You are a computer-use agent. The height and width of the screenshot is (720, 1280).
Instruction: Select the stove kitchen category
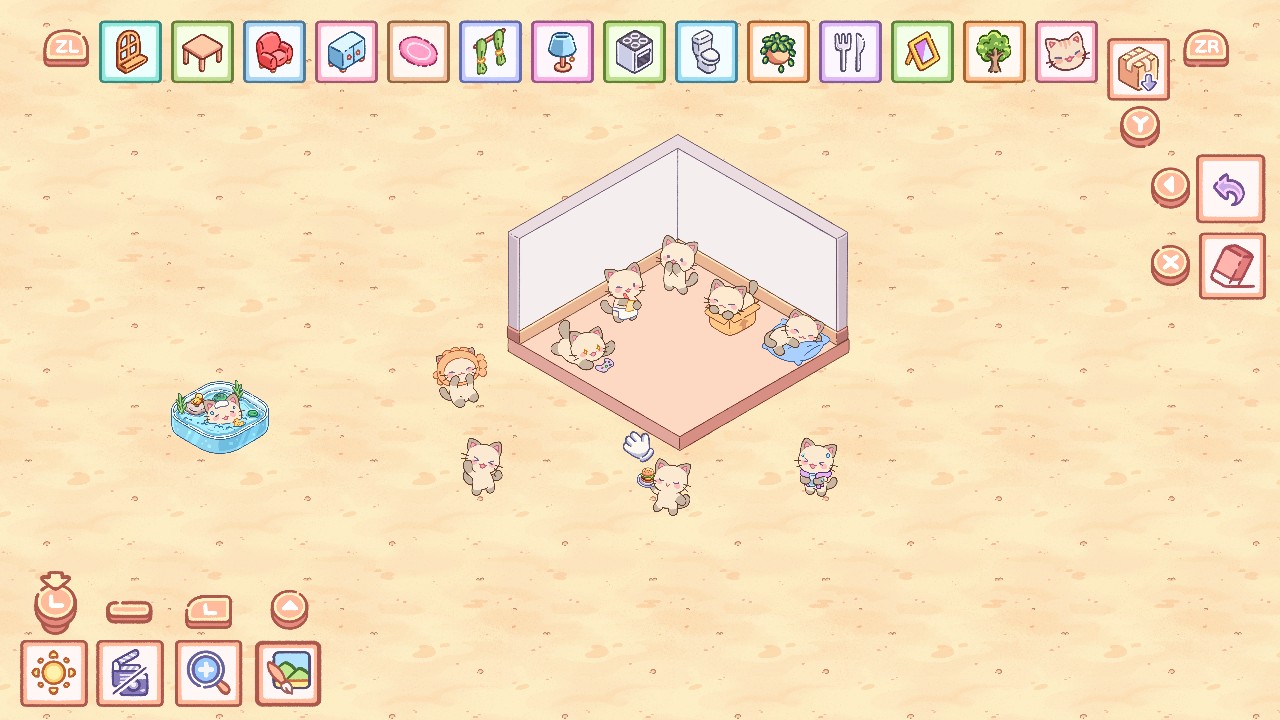coord(634,52)
